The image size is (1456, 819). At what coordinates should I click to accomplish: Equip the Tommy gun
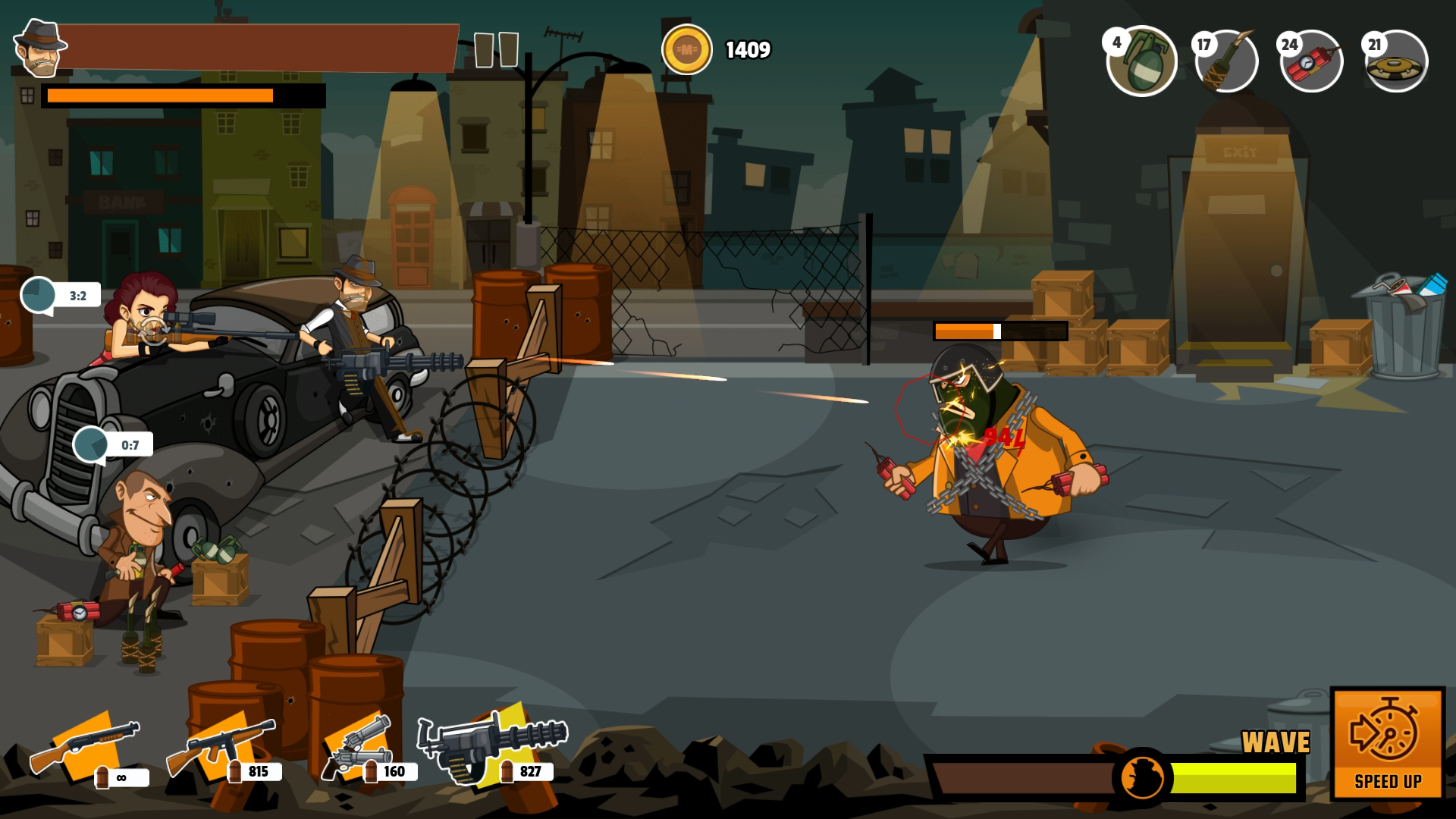click(221, 746)
